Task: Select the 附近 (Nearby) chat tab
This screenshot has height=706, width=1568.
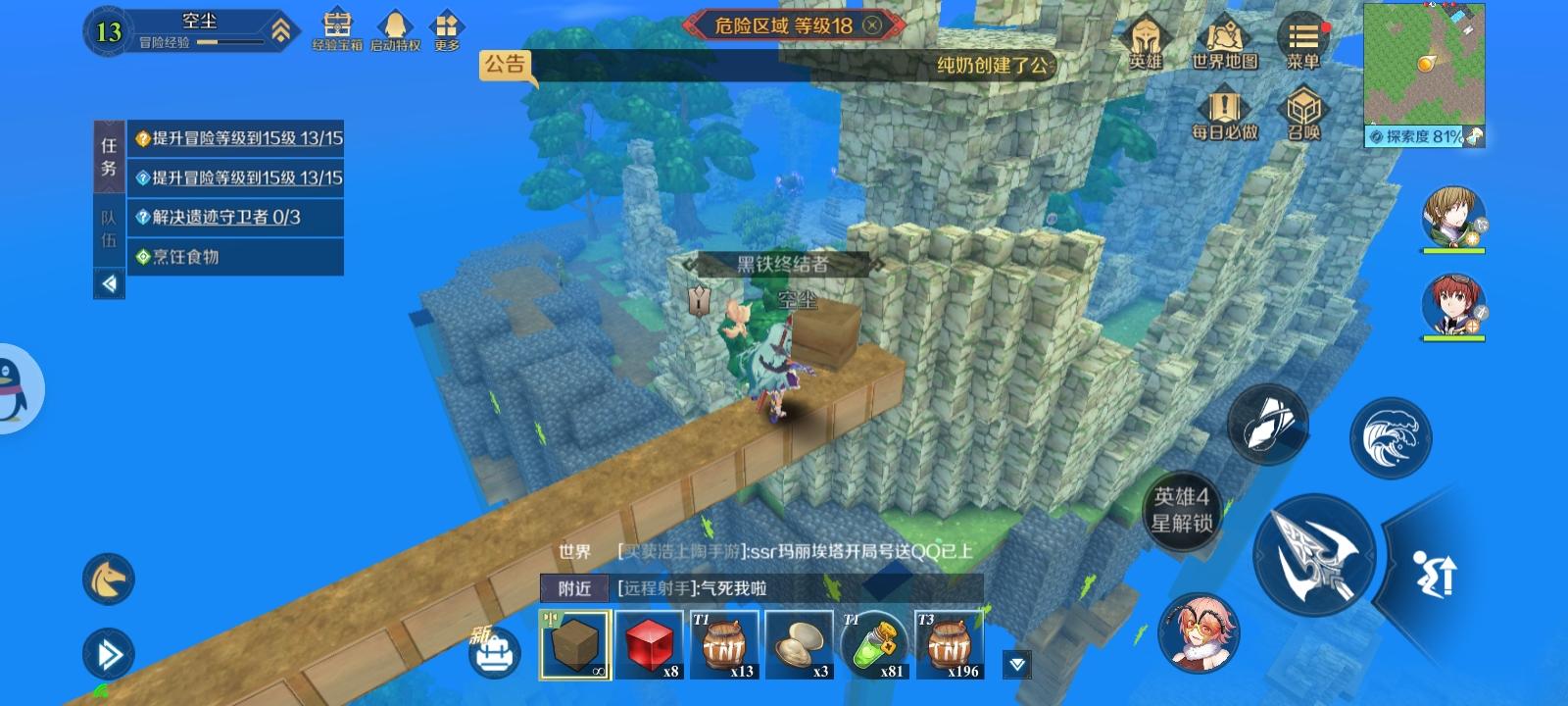Action: pyautogui.click(x=576, y=585)
